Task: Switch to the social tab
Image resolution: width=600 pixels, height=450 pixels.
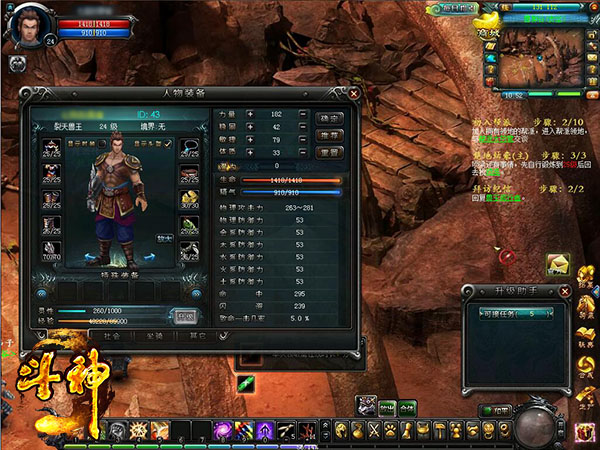Action: click(111, 337)
